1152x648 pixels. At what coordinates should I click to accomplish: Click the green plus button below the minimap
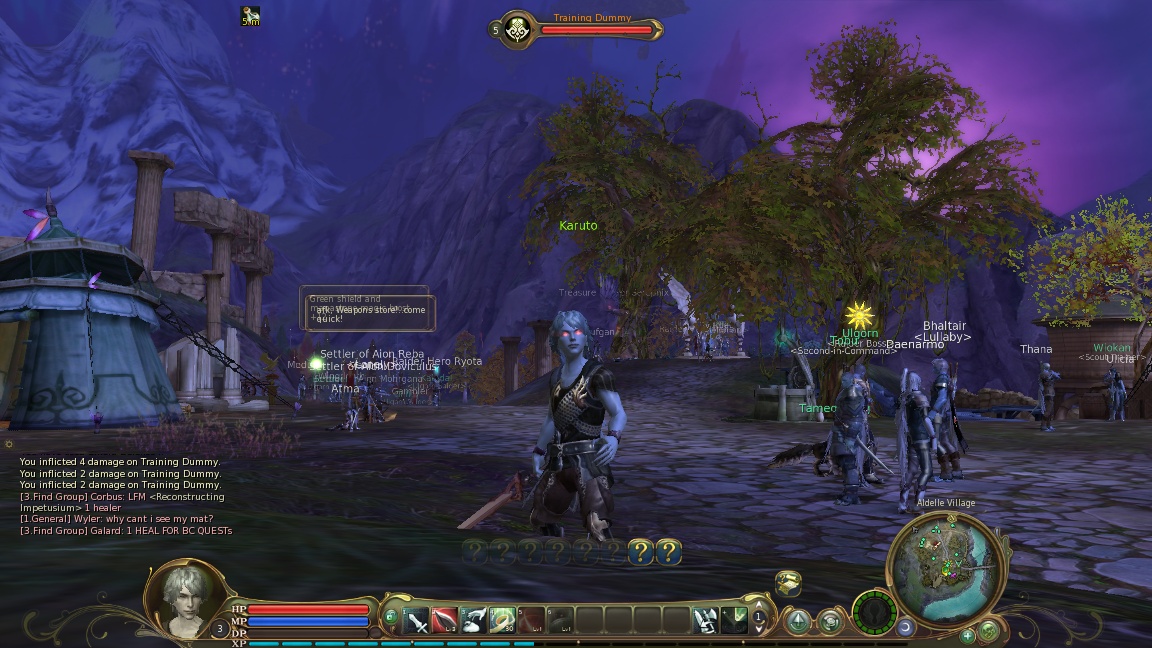click(967, 635)
